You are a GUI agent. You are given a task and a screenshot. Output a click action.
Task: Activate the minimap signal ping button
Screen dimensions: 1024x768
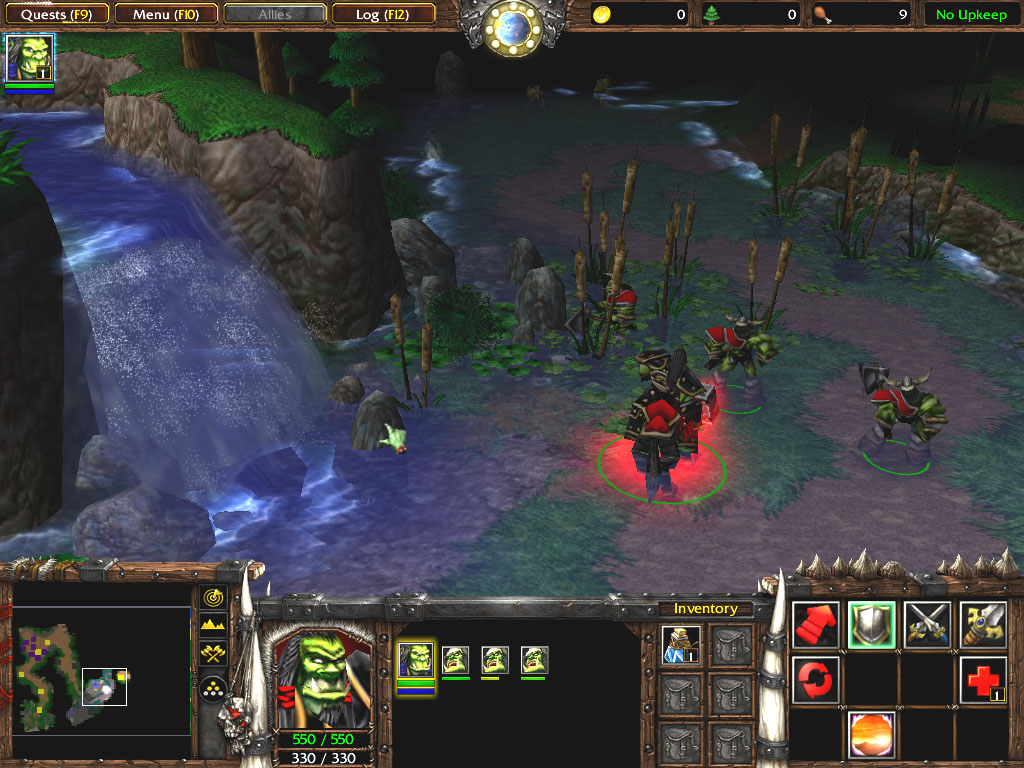coord(212,597)
